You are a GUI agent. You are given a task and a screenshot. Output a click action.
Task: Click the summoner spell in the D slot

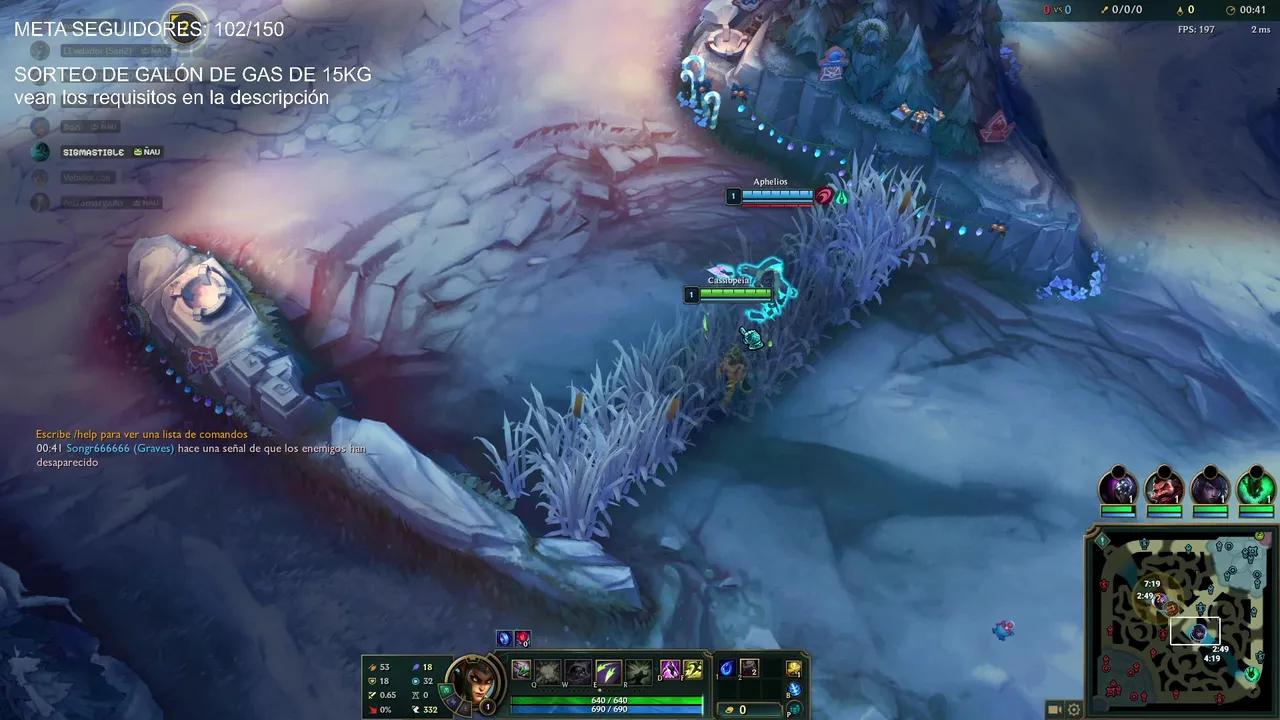(669, 670)
